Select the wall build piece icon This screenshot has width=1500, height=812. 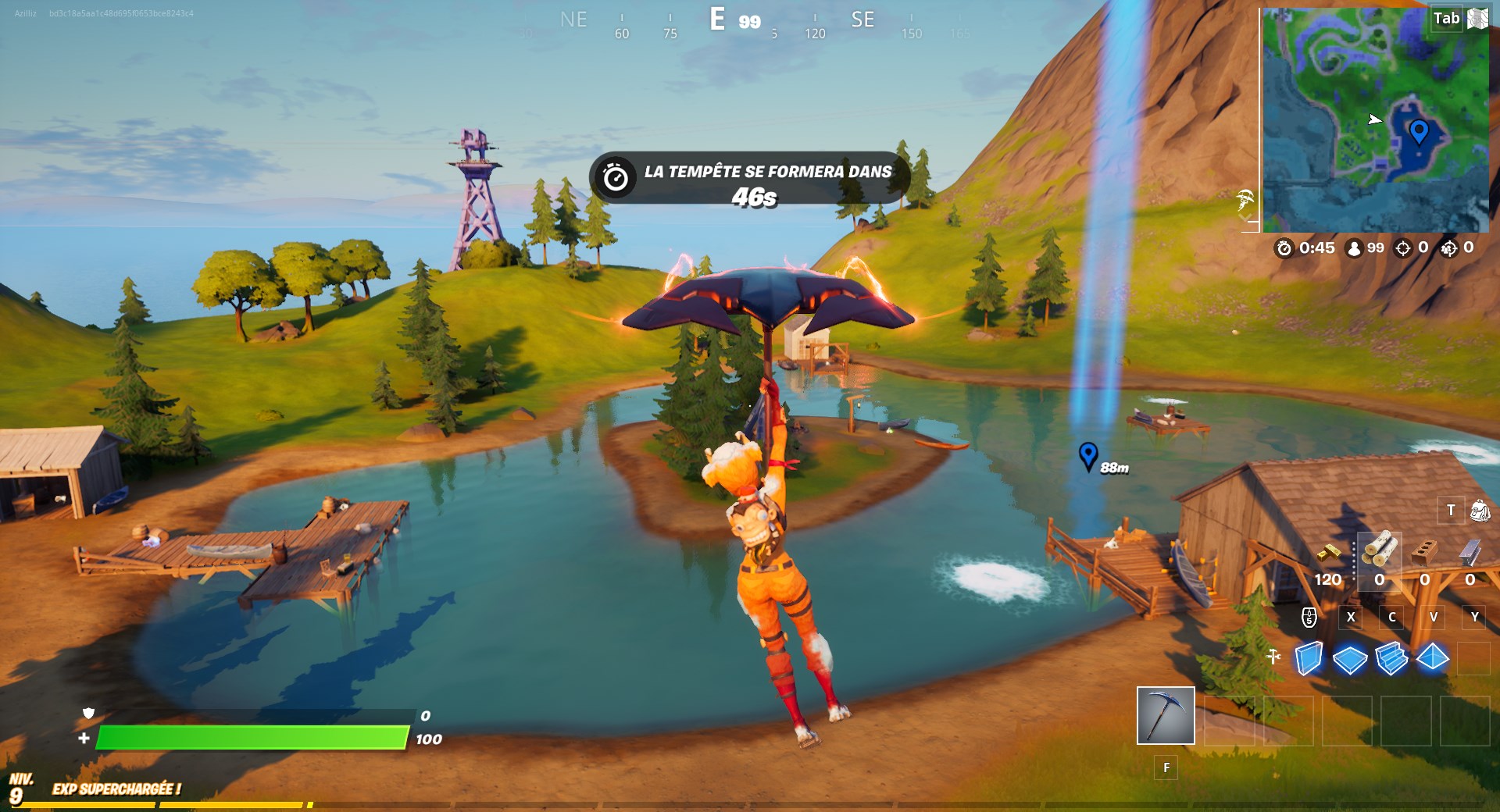(1309, 658)
